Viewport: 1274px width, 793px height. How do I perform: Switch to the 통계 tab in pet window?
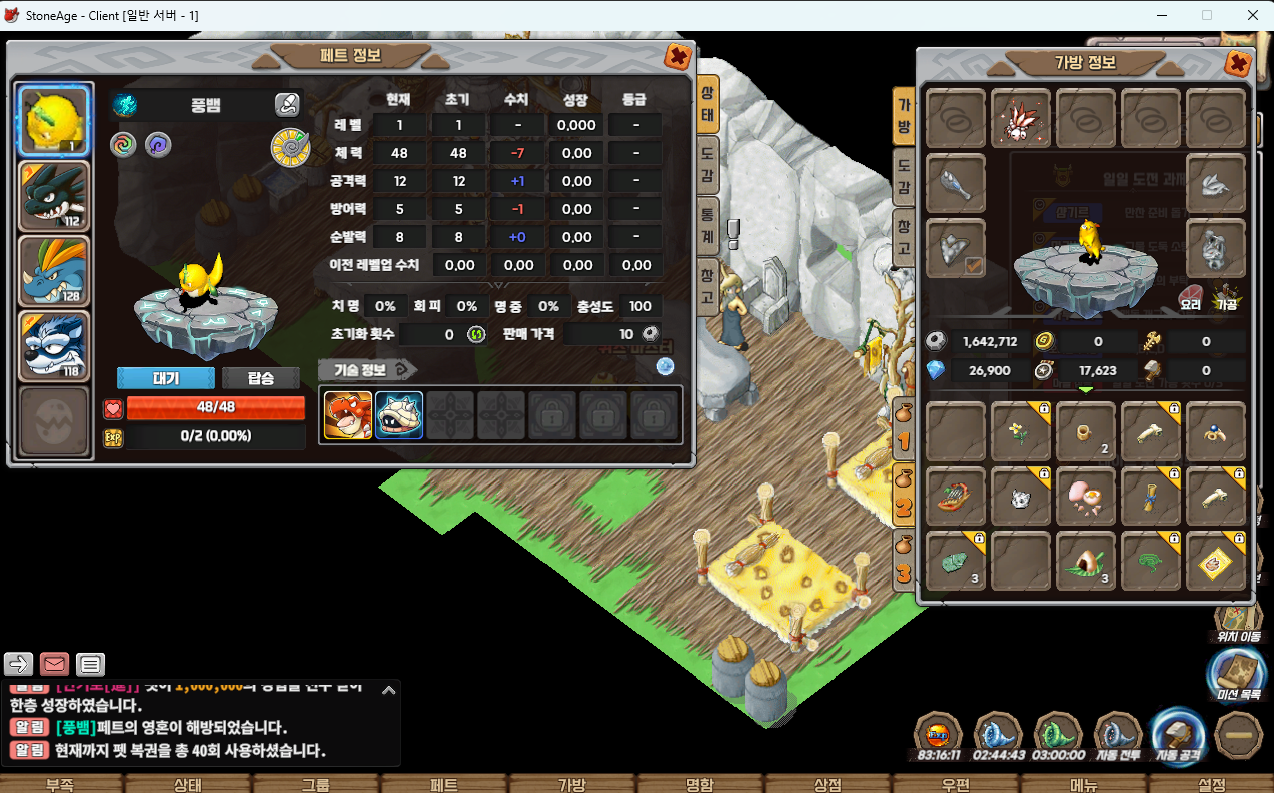pos(706,222)
